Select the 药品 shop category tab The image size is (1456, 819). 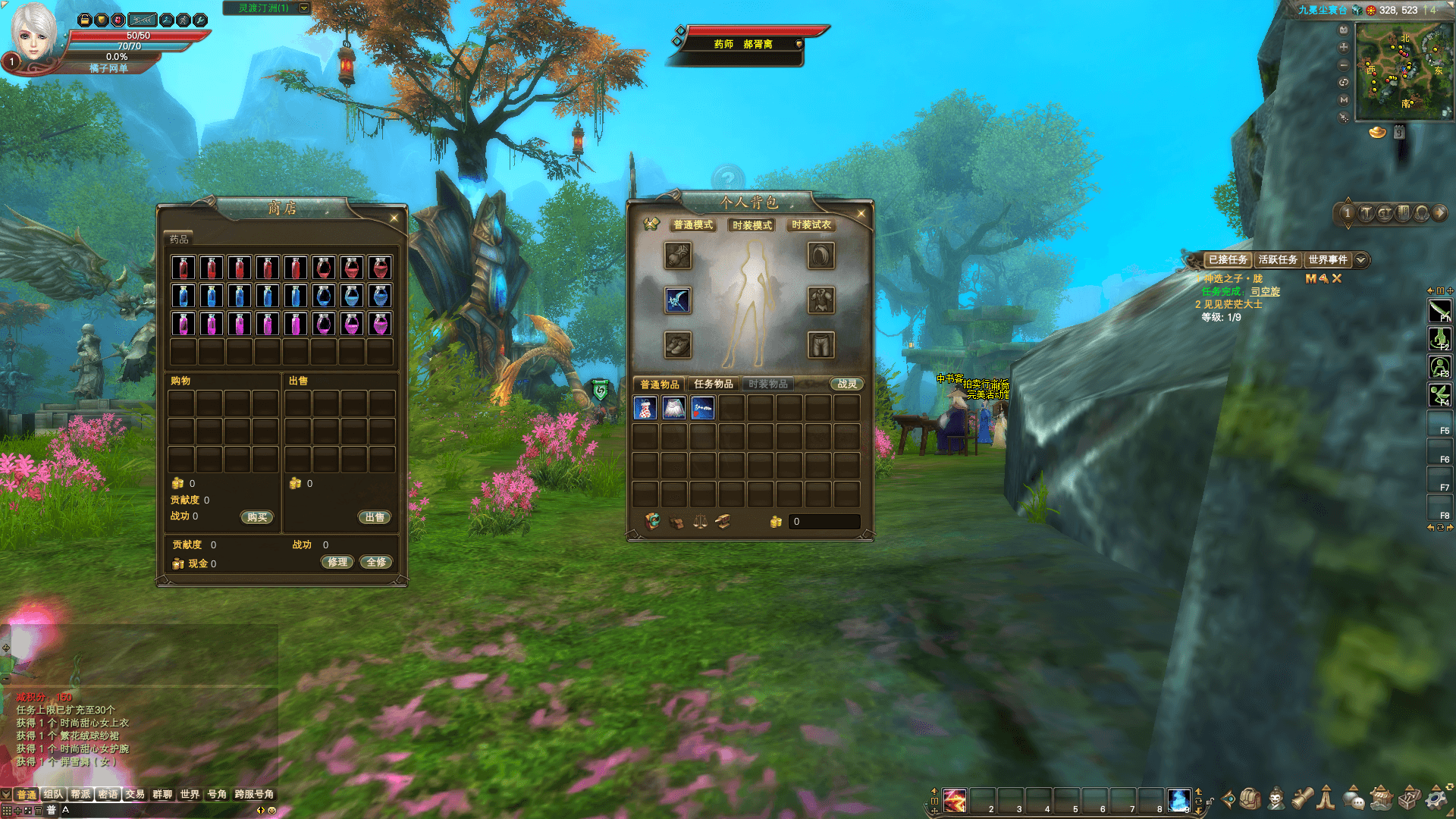[x=180, y=239]
